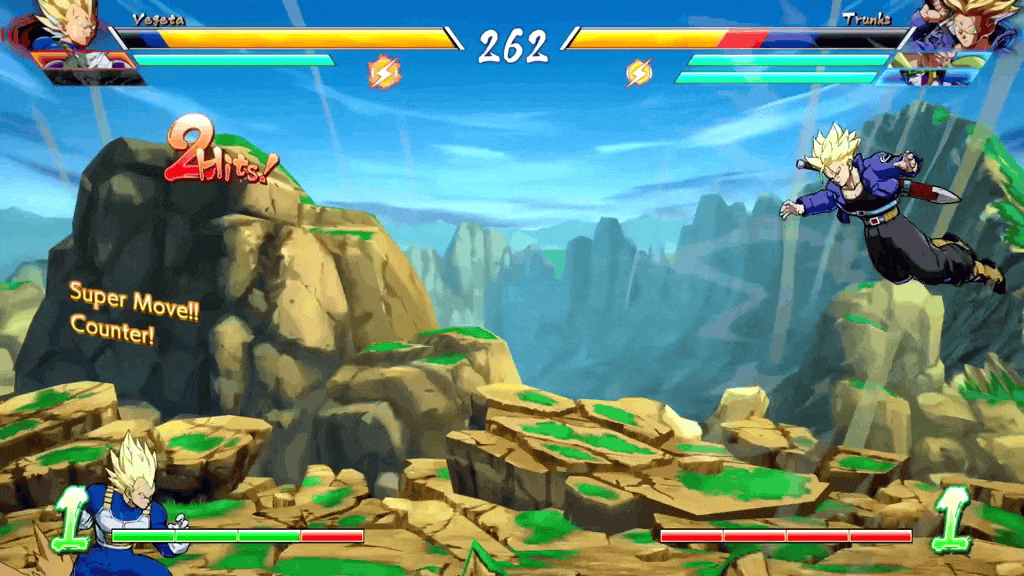1024x576 pixels.
Task: Activate Trunks's Sparking Blast lightning icon
Action: pos(639,72)
